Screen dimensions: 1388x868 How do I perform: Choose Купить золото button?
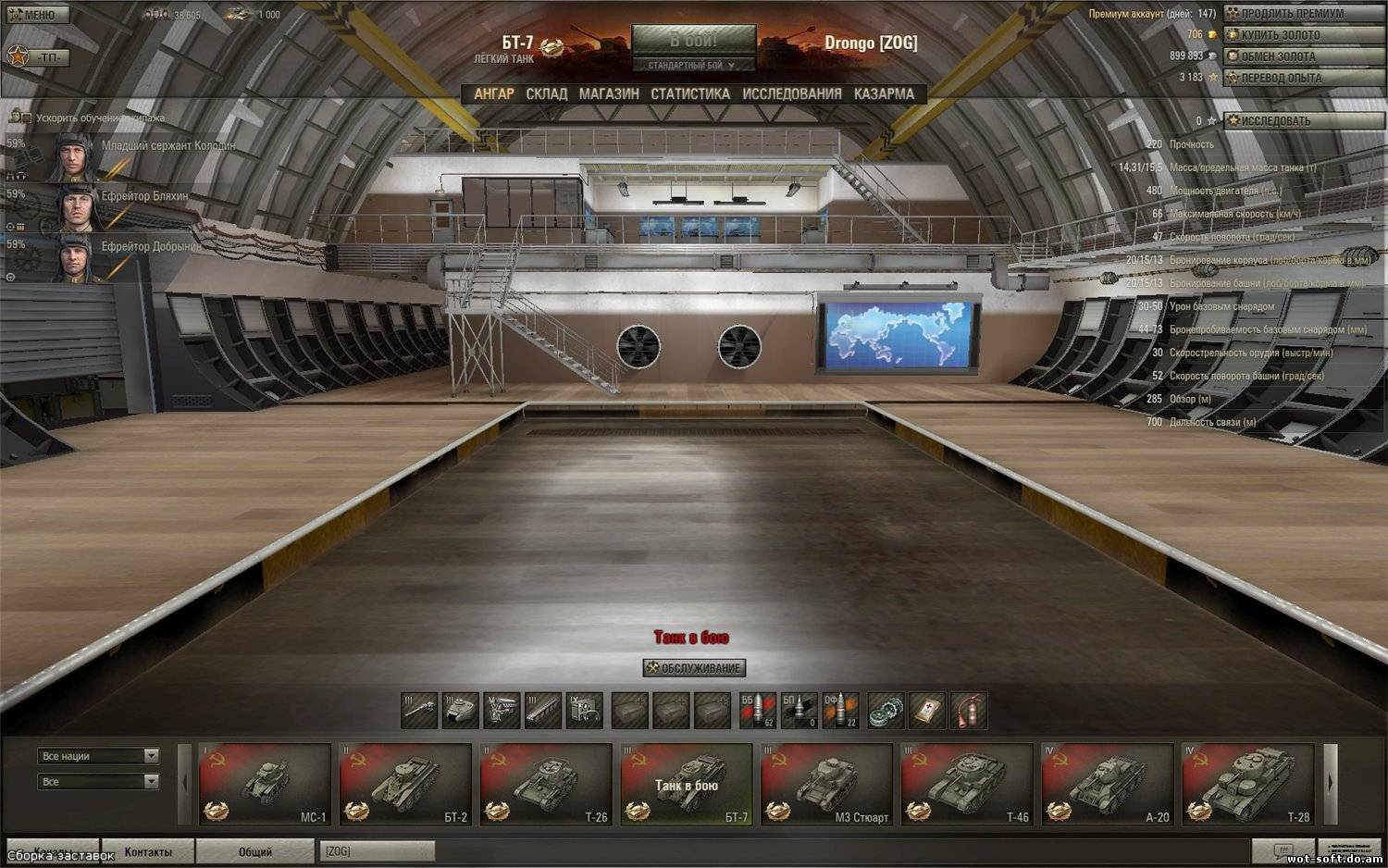[1280, 35]
